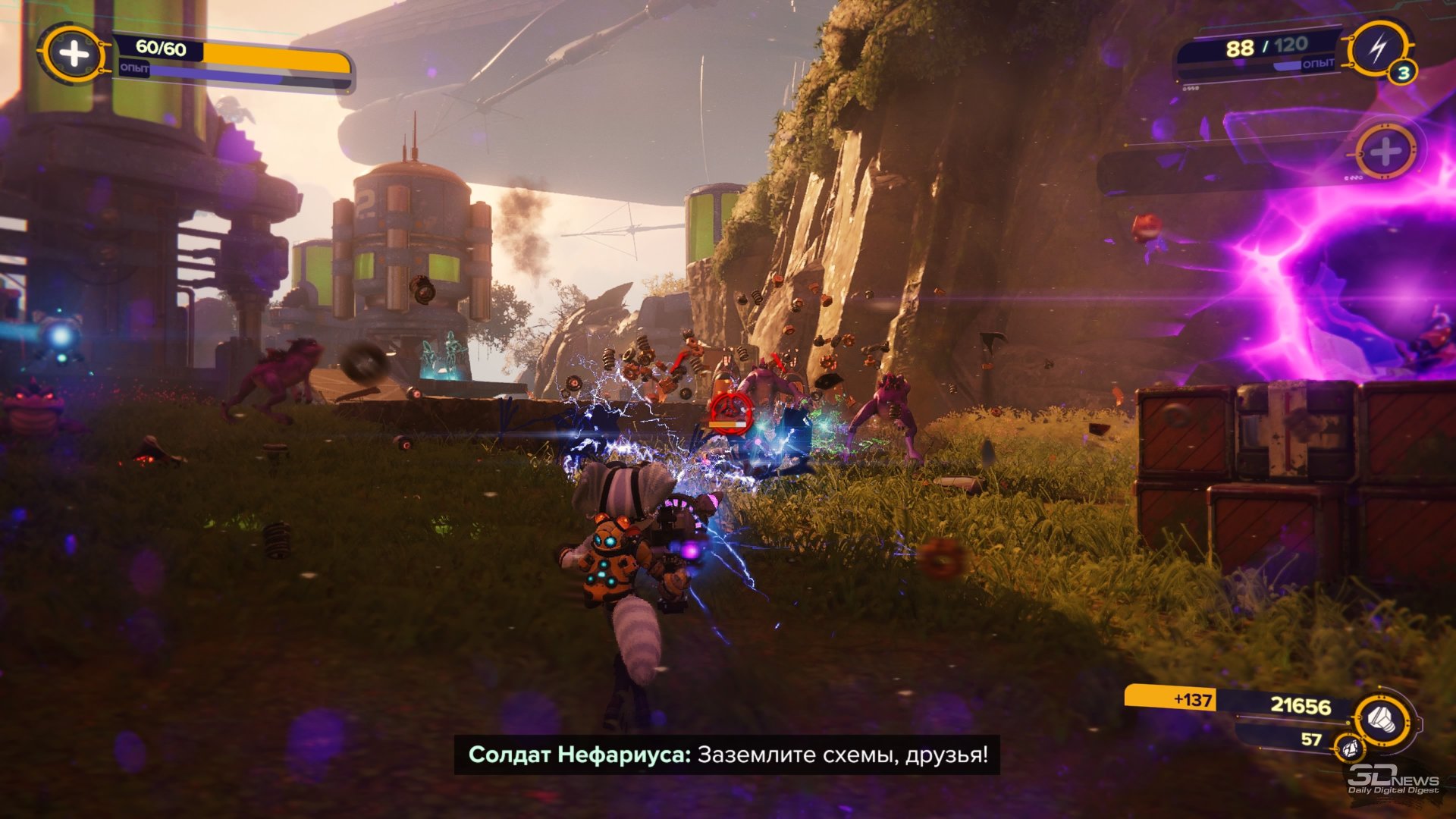Click the health plus icon
The image size is (1456, 819).
pyautogui.click(x=74, y=54)
